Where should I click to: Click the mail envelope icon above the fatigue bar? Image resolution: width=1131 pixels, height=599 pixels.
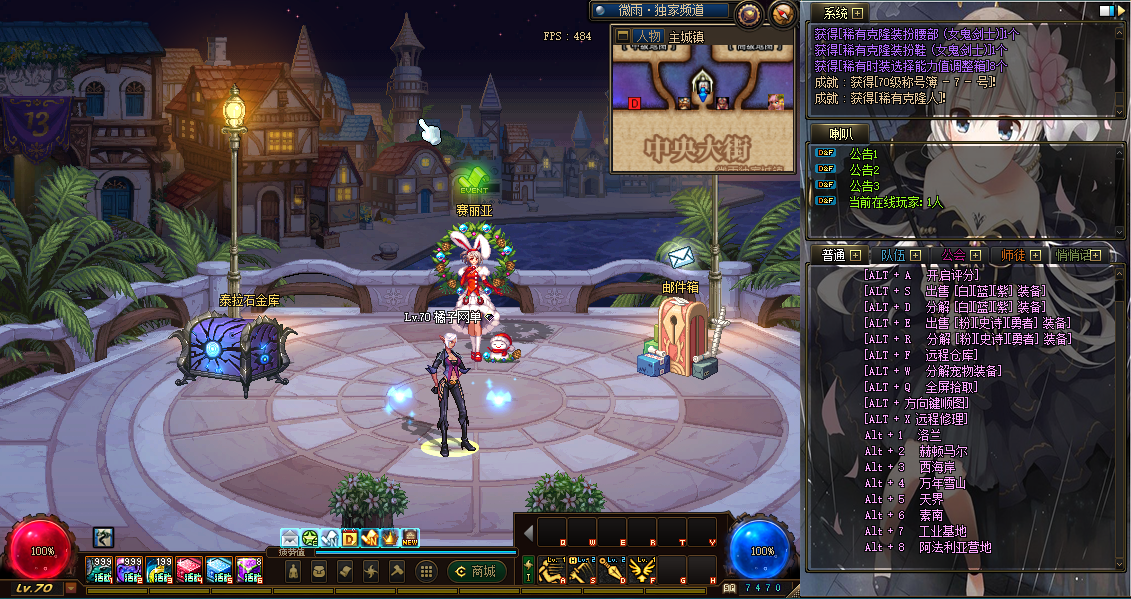coord(290,538)
